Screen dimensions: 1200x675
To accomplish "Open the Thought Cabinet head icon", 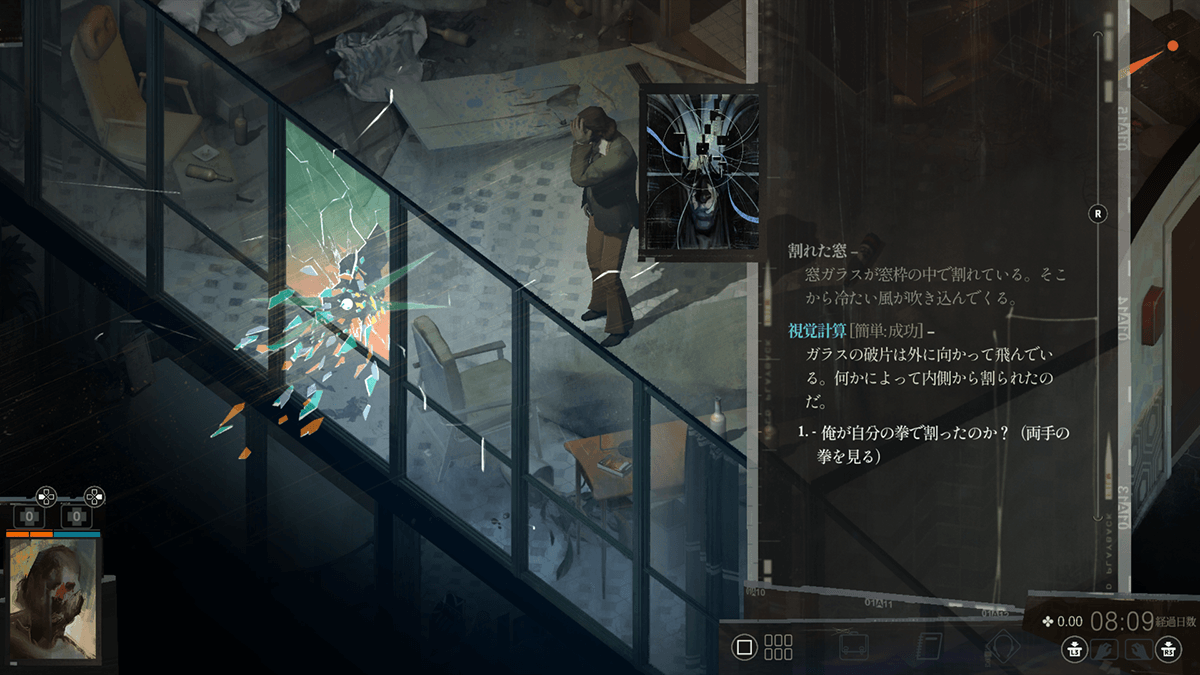I will coord(1003,646).
